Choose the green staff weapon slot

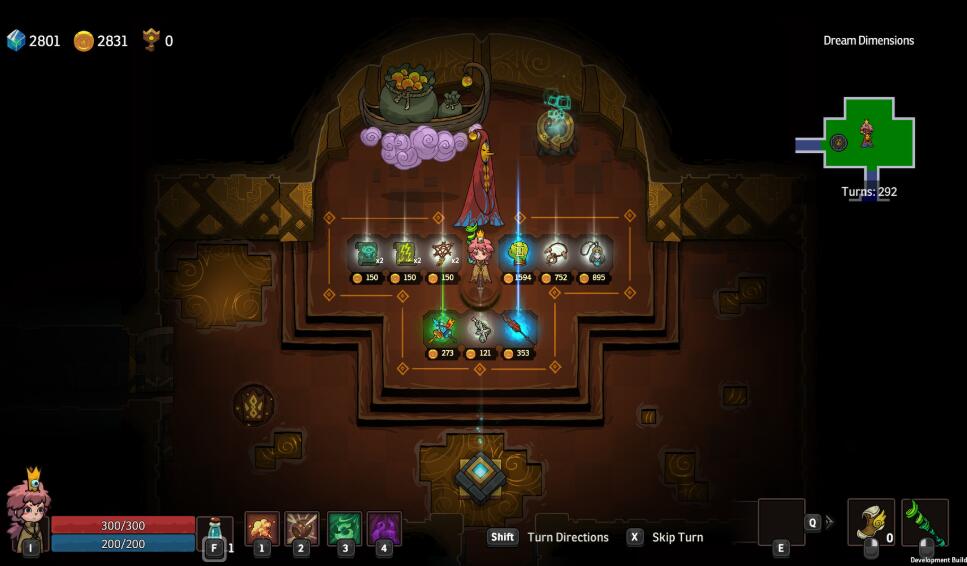pos(925,522)
